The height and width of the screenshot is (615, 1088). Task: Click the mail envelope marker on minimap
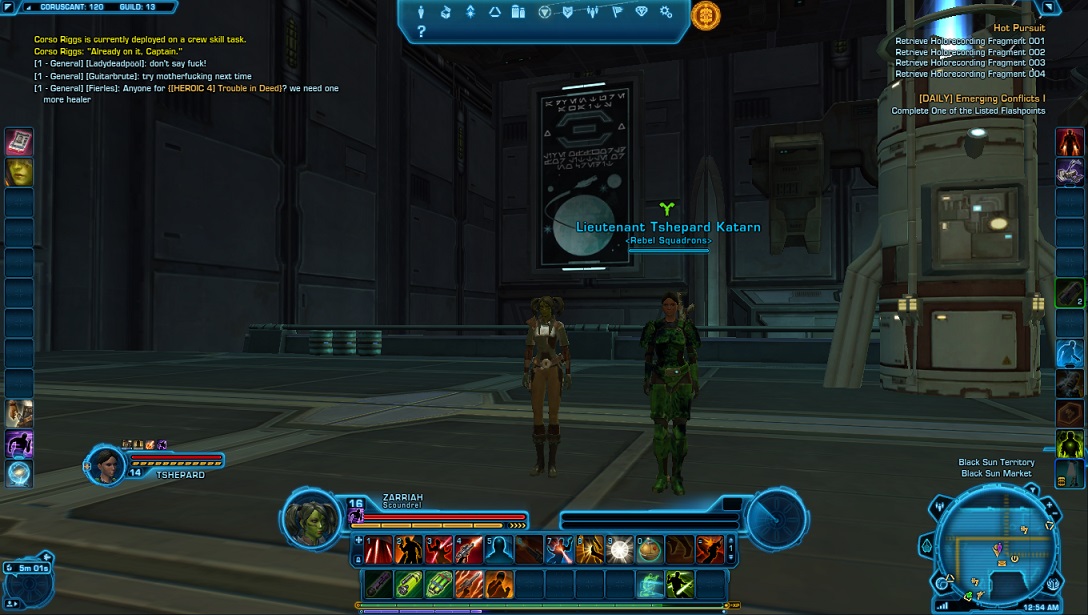[1001, 565]
